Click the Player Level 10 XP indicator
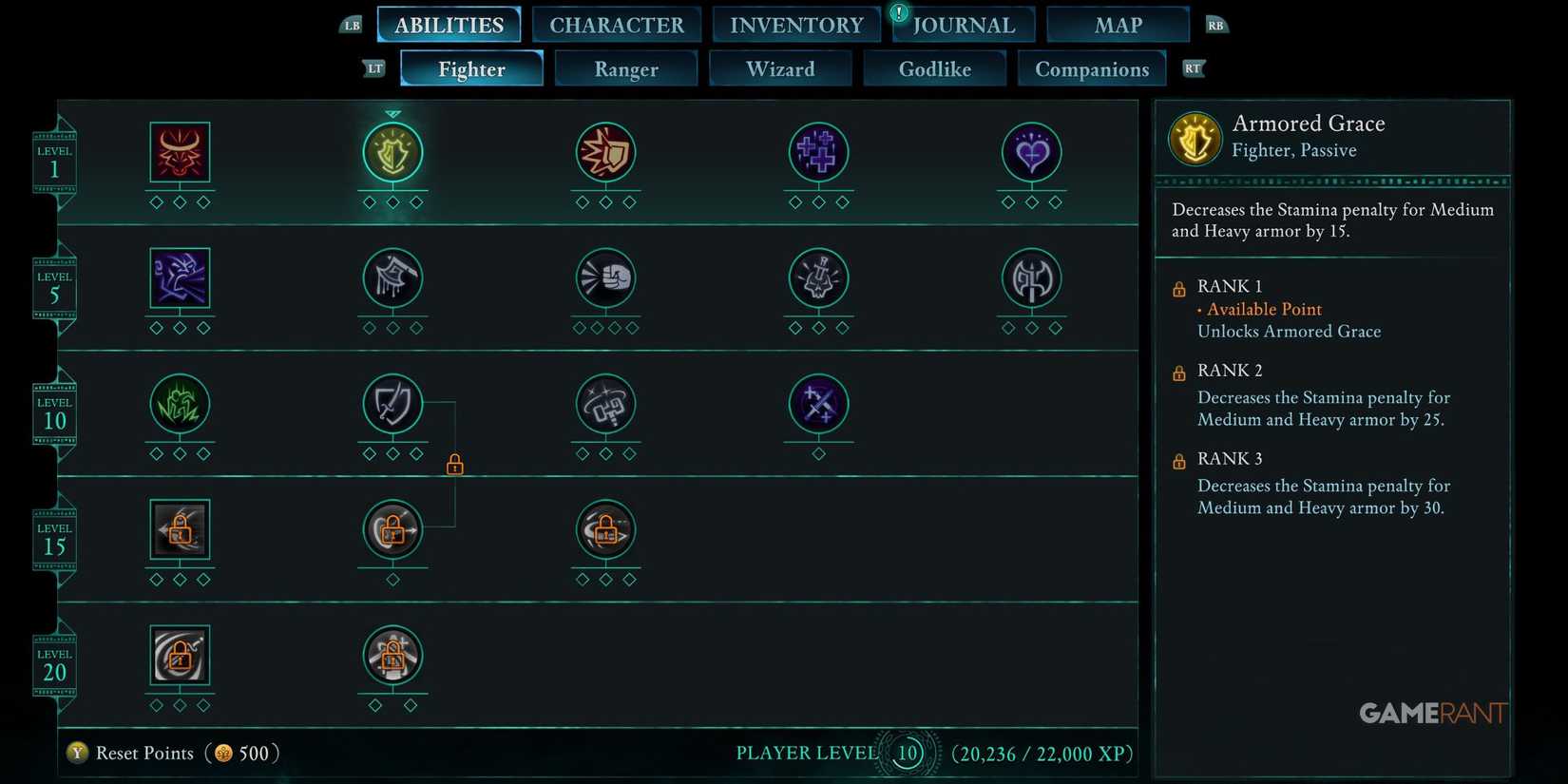 906,753
